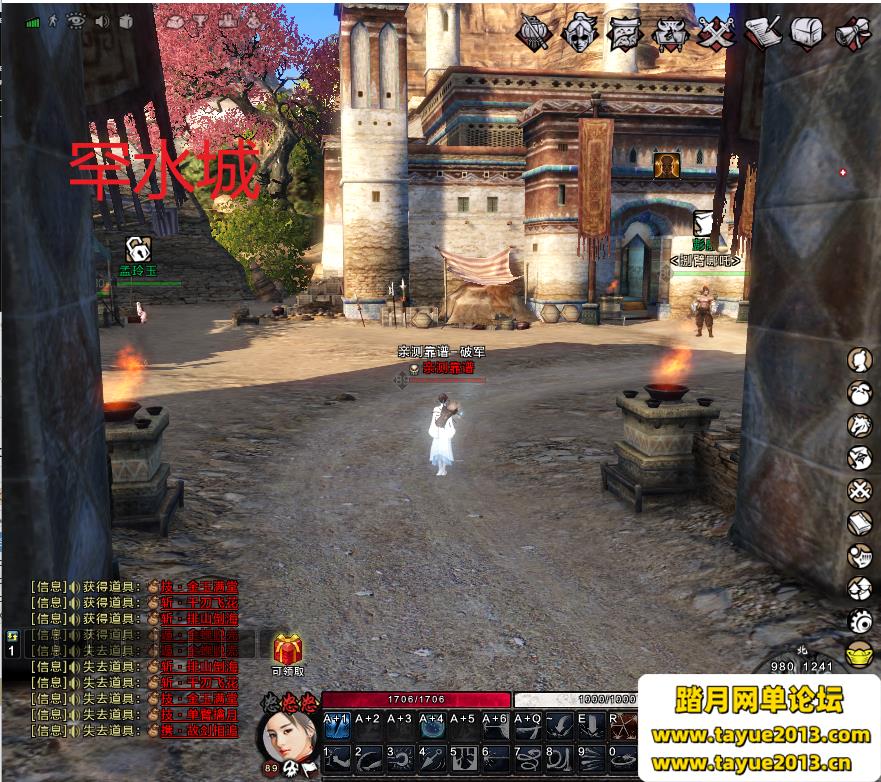Image resolution: width=881 pixels, height=782 pixels.
Task: Trigger the skill in hotbar slot 5
Action: pos(463,759)
